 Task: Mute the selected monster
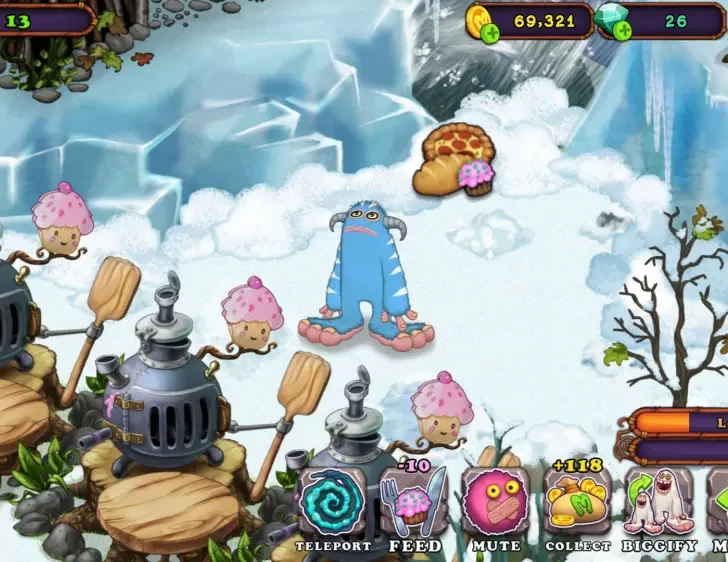(x=495, y=504)
